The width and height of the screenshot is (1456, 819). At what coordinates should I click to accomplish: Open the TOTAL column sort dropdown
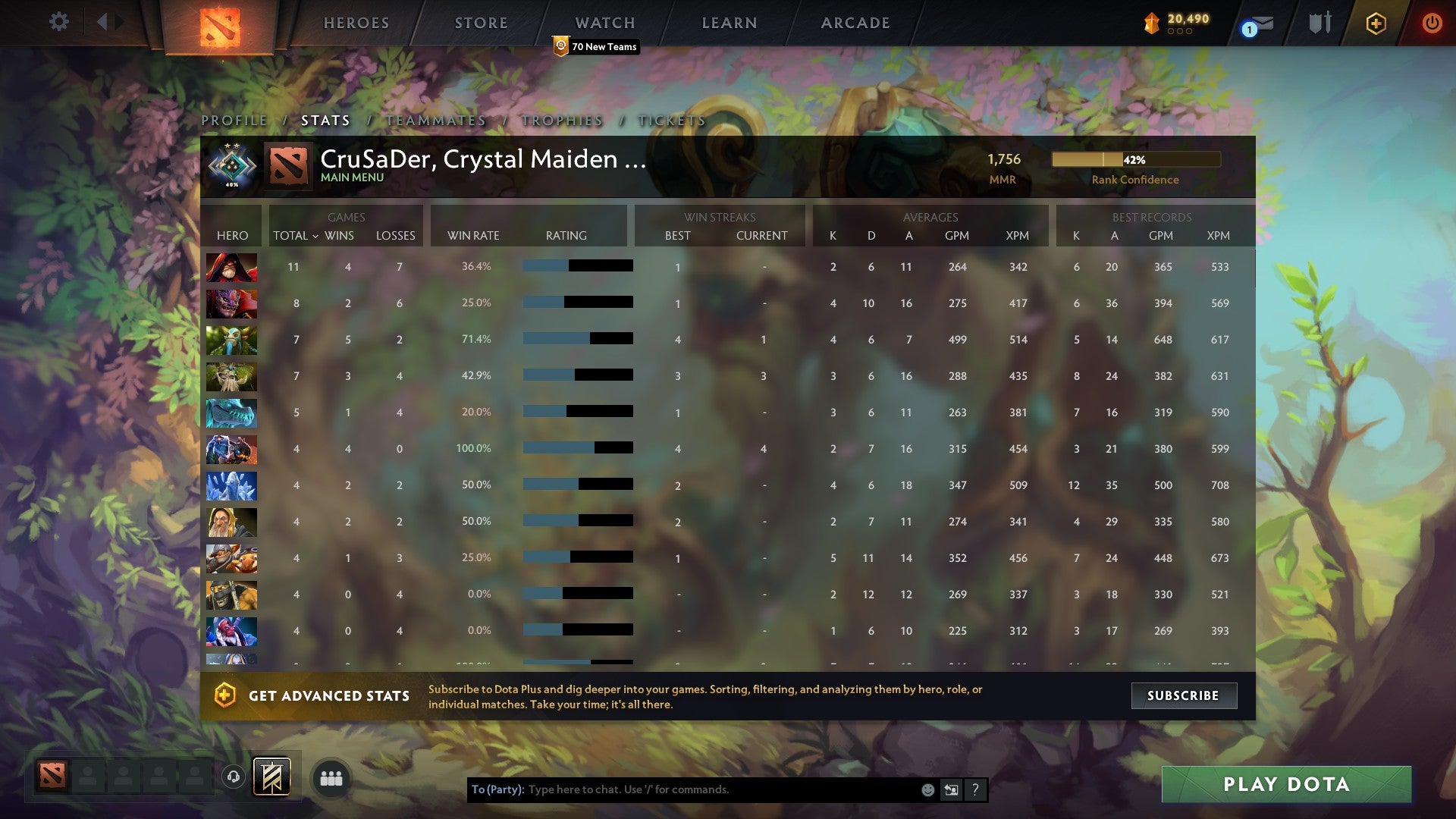[x=297, y=236]
